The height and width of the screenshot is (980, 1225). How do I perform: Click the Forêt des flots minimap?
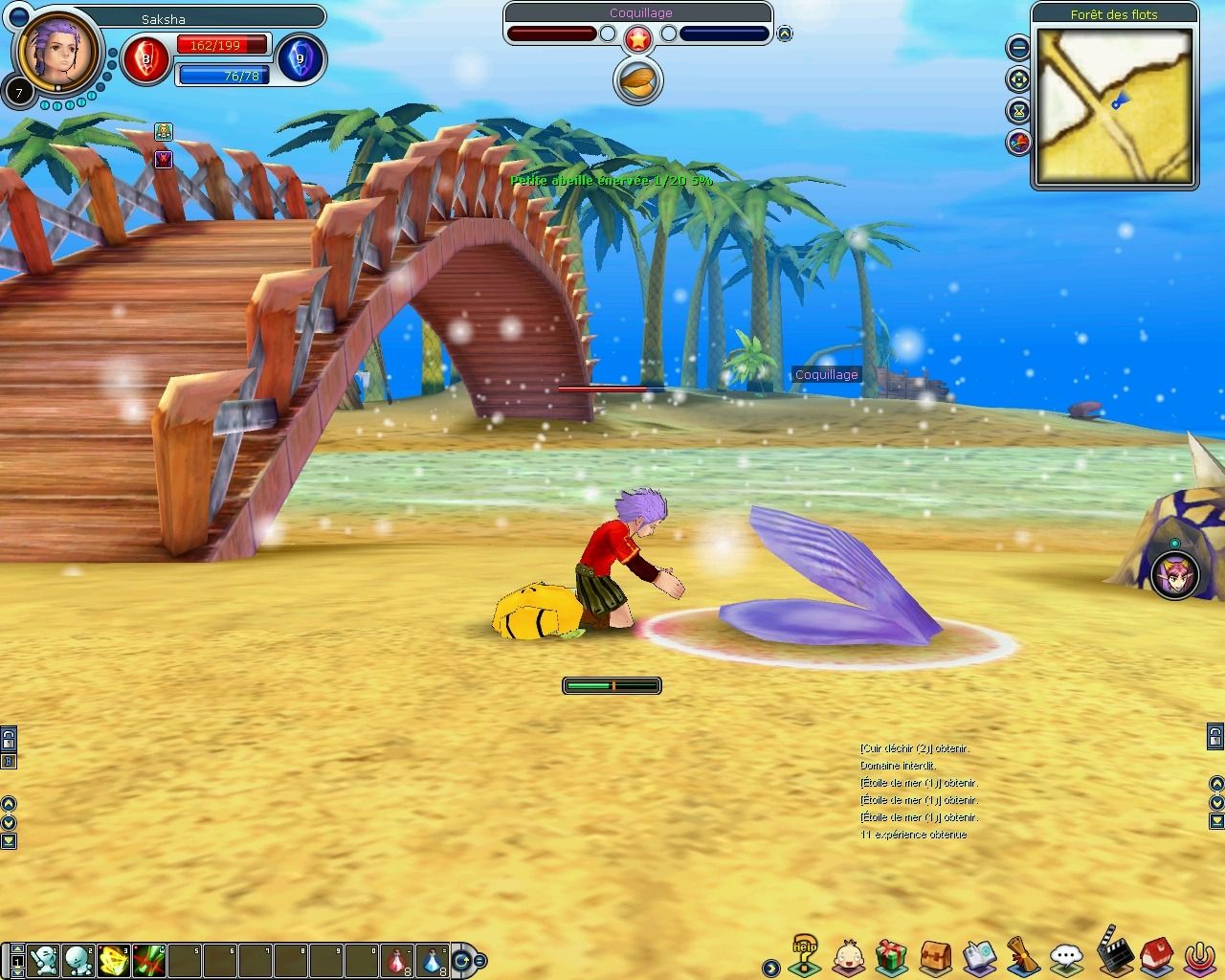(1115, 104)
